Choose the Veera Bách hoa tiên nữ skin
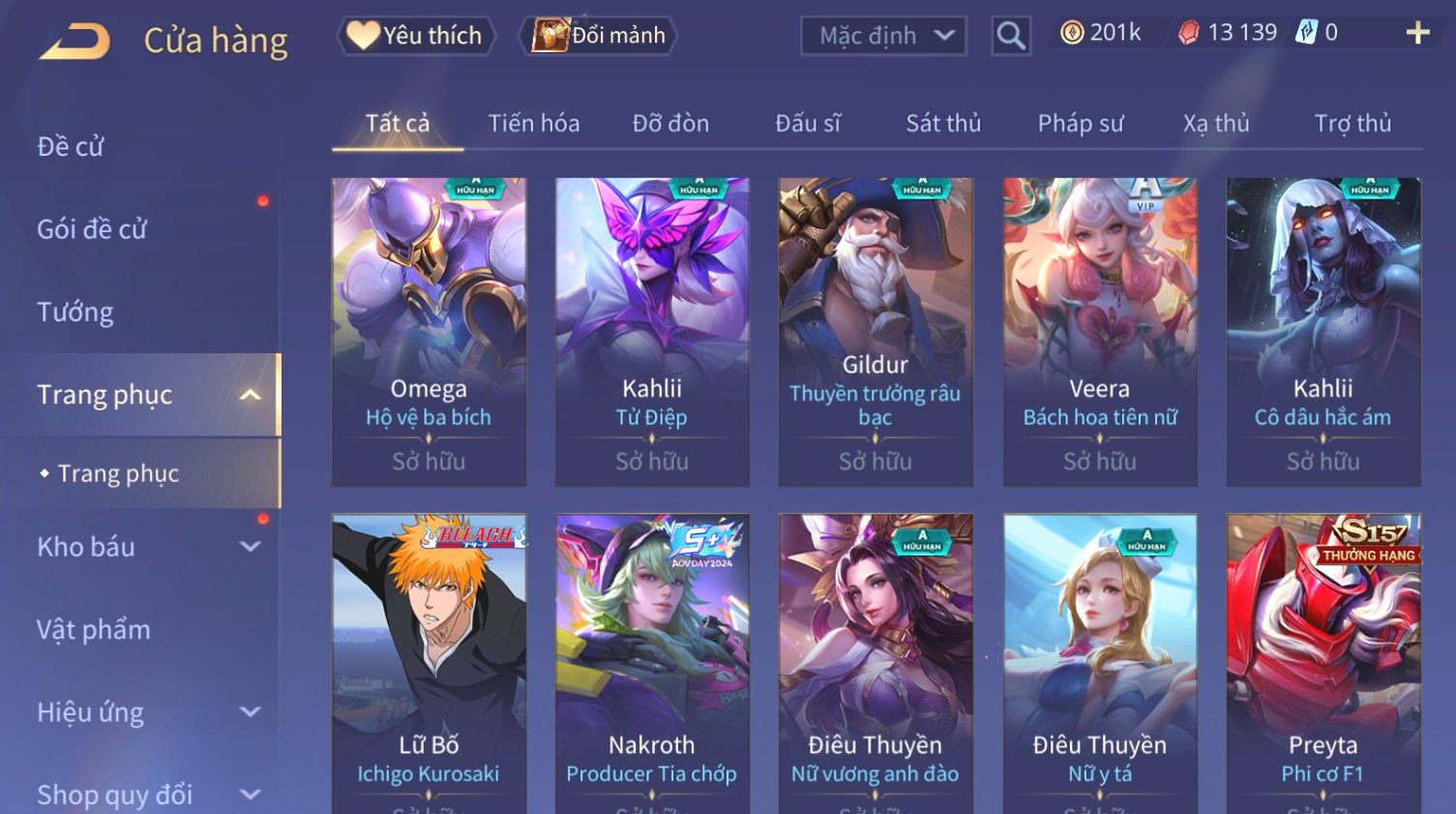Viewport: 1456px width, 814px height. click(x=1100, y=331)
